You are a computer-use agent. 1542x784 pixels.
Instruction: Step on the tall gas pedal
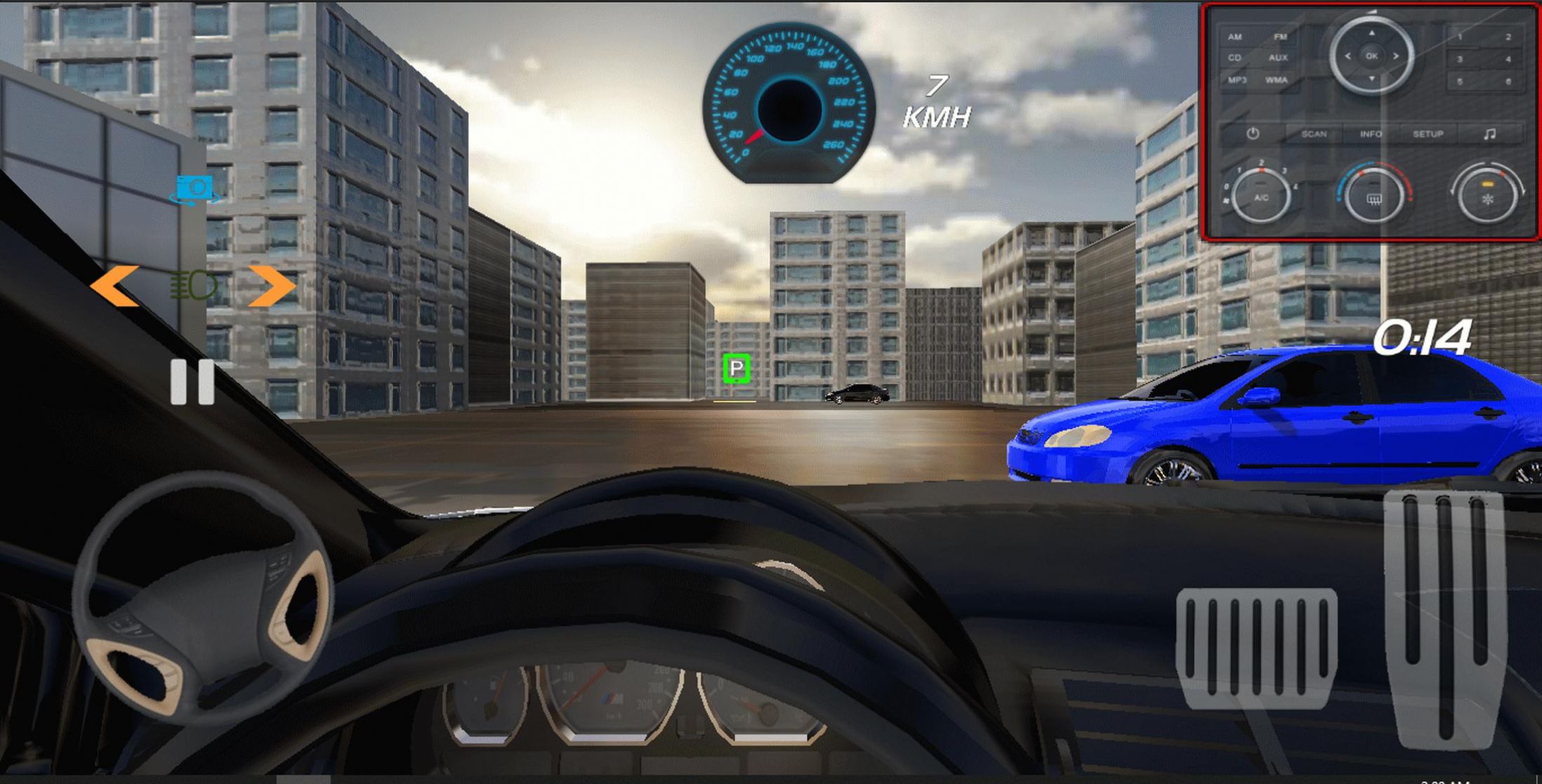[1444, 618]
